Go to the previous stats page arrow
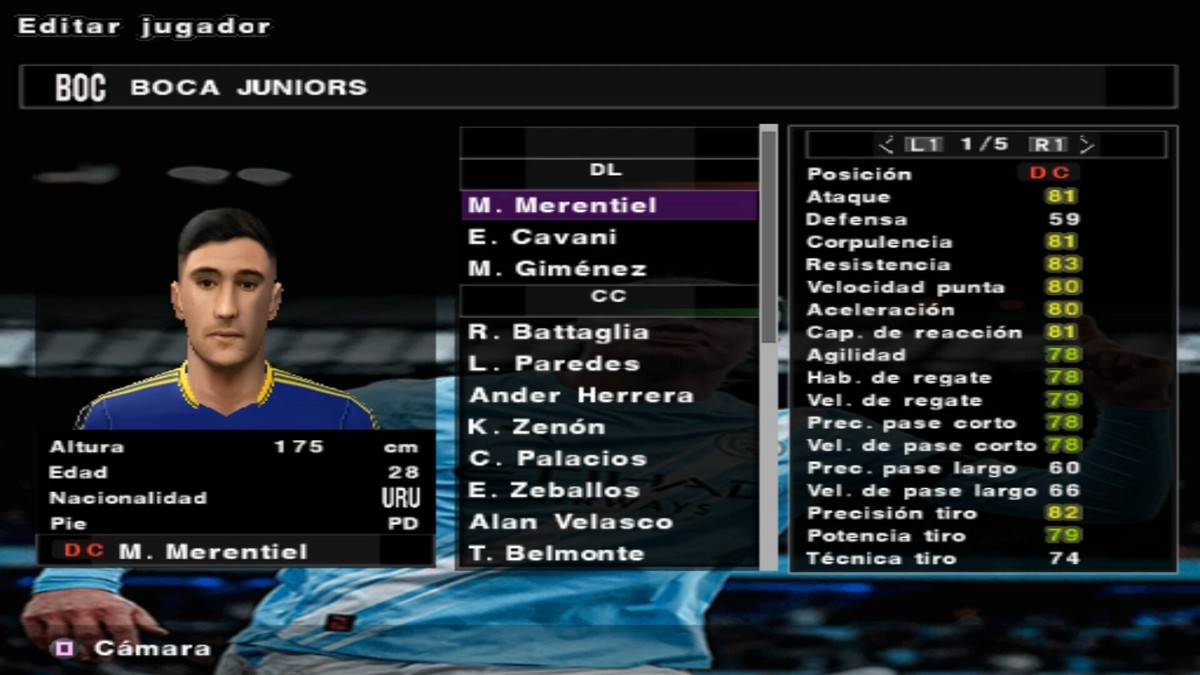This screenshot has width=1200, height=675. click(886, 145)
